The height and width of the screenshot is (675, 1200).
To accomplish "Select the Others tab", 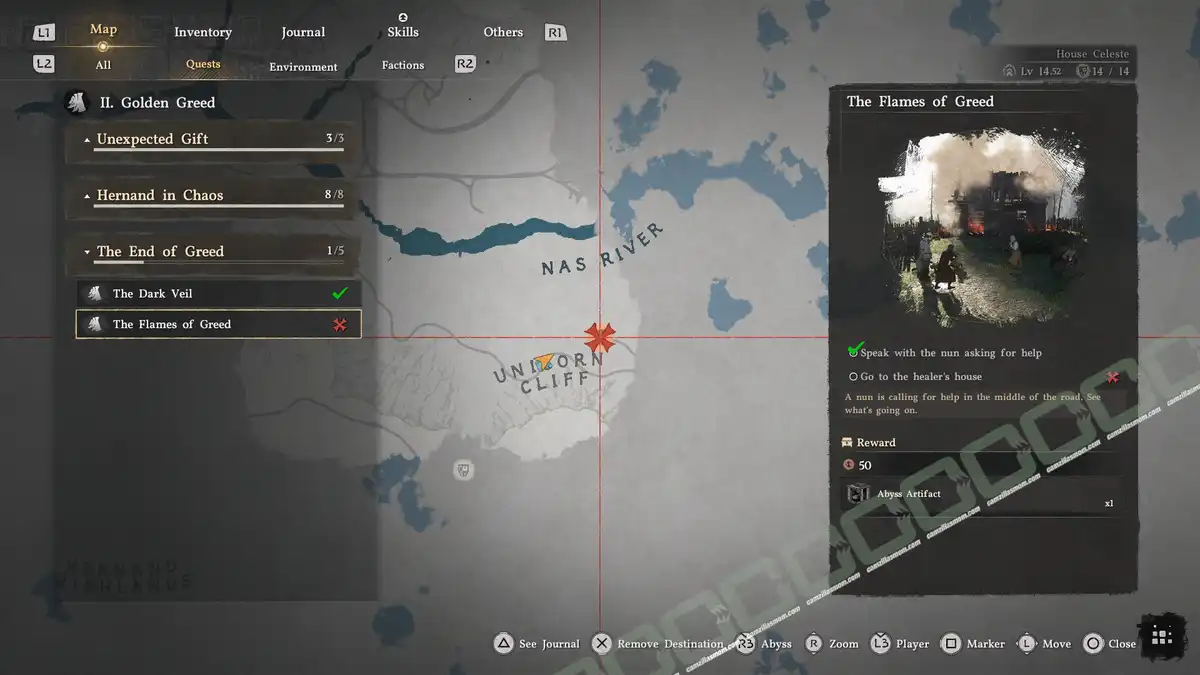I will (x=503, y=32).
